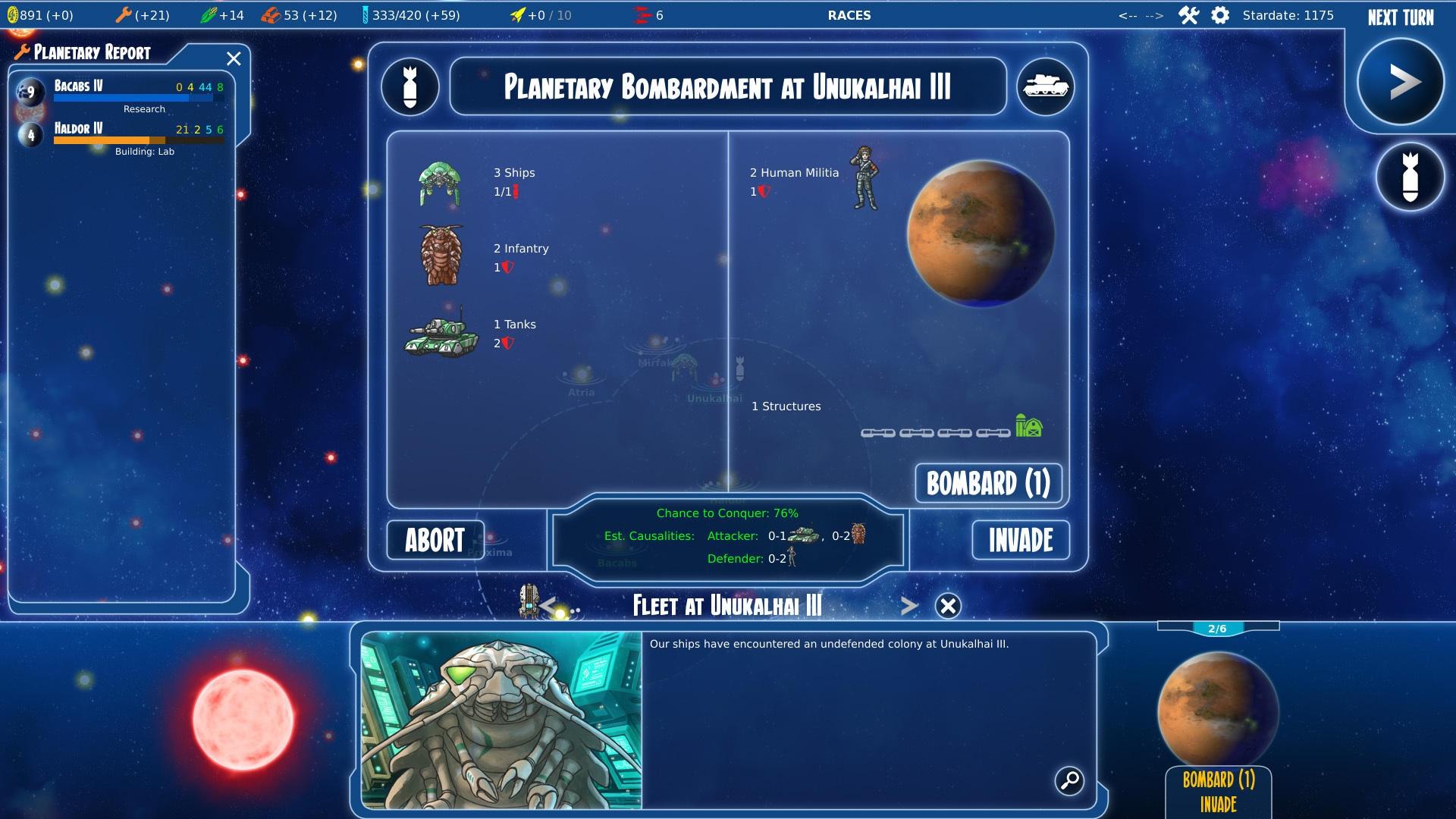Click INVADE to launch the planetary invasion
This screenshot has height=819, width=1456.
pyautogui.click(x=1020, y=540)
